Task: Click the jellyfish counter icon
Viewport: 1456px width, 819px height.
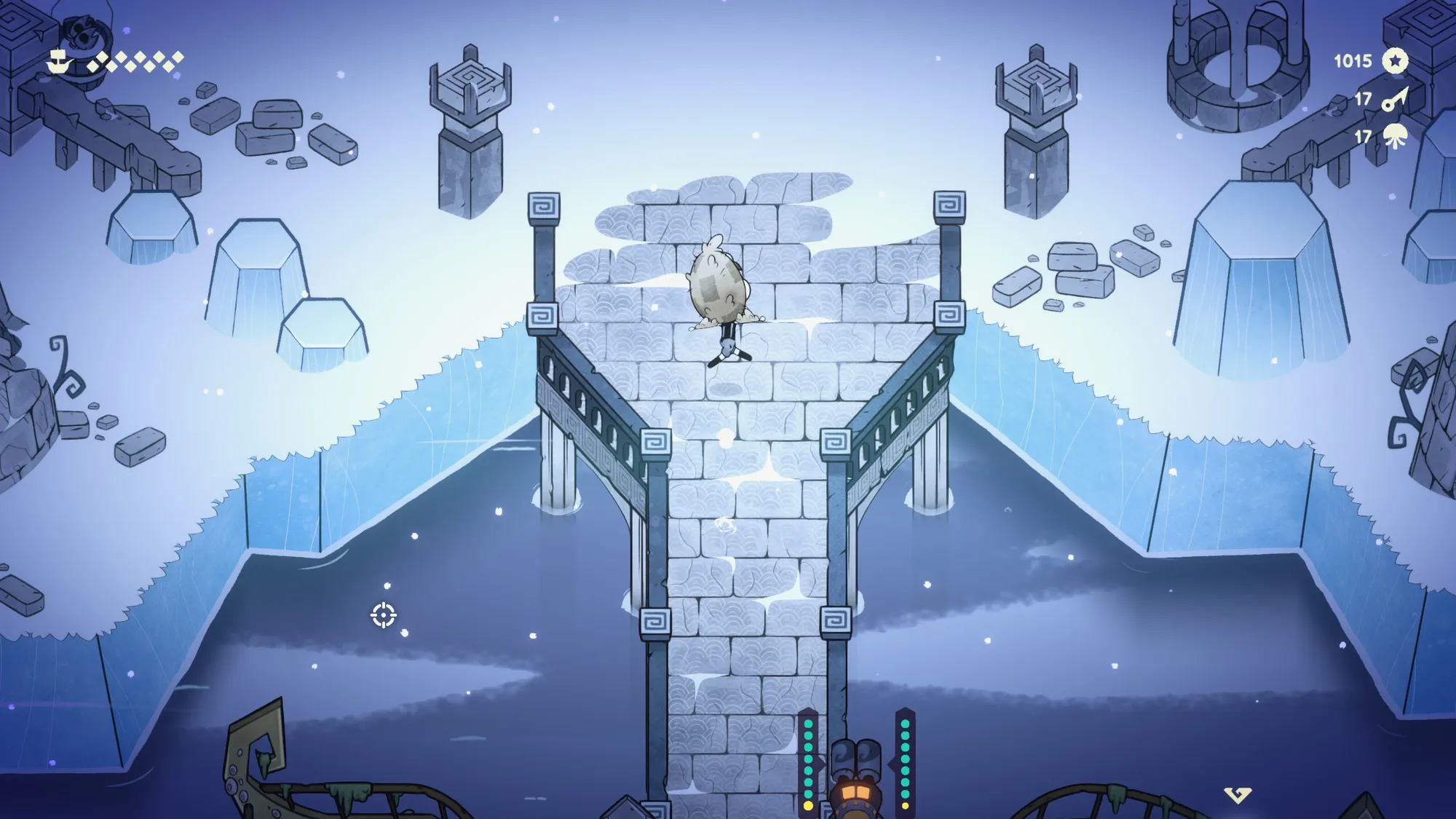Action: pos(1394,137)
